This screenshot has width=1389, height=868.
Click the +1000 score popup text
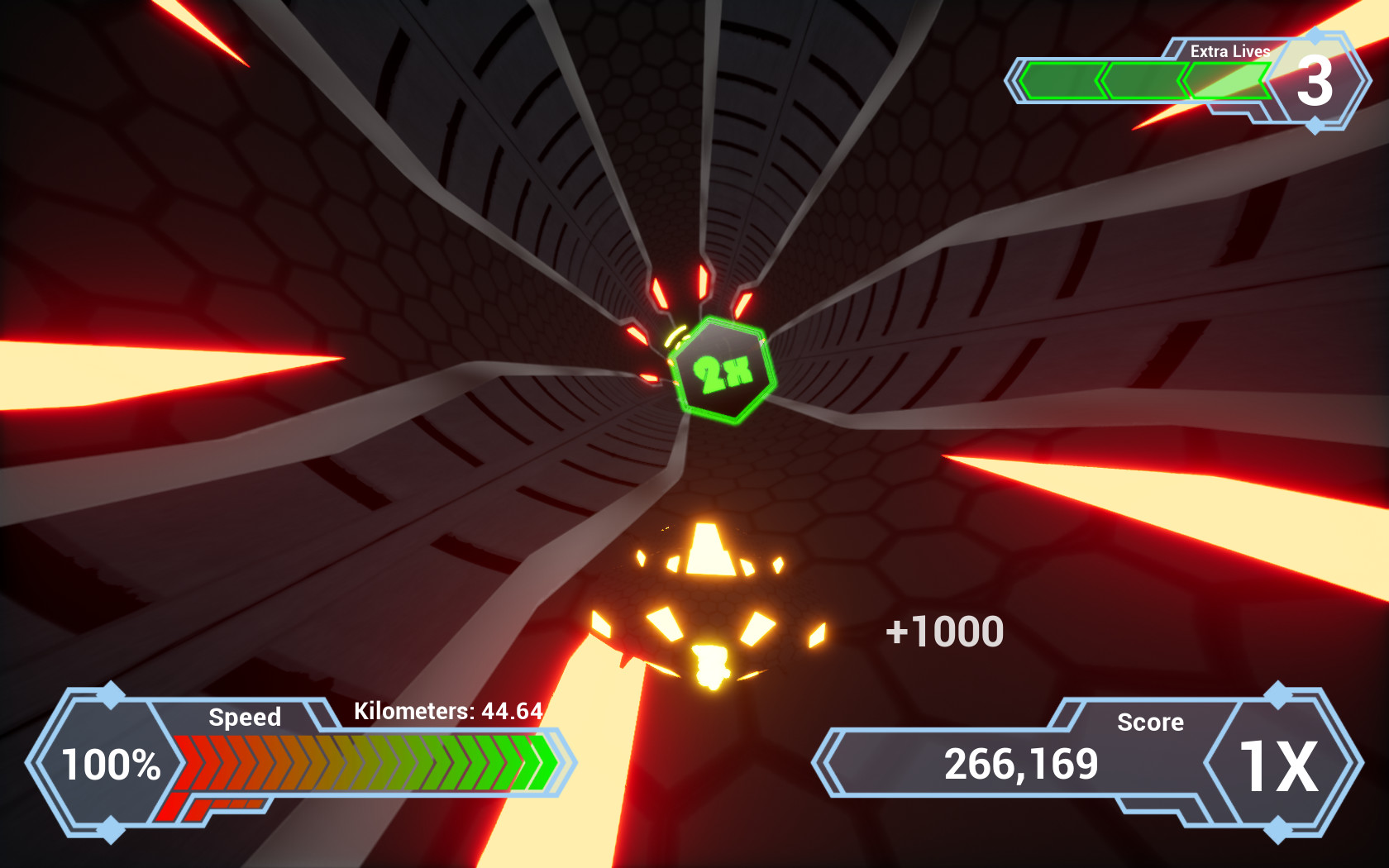[945, 631]
